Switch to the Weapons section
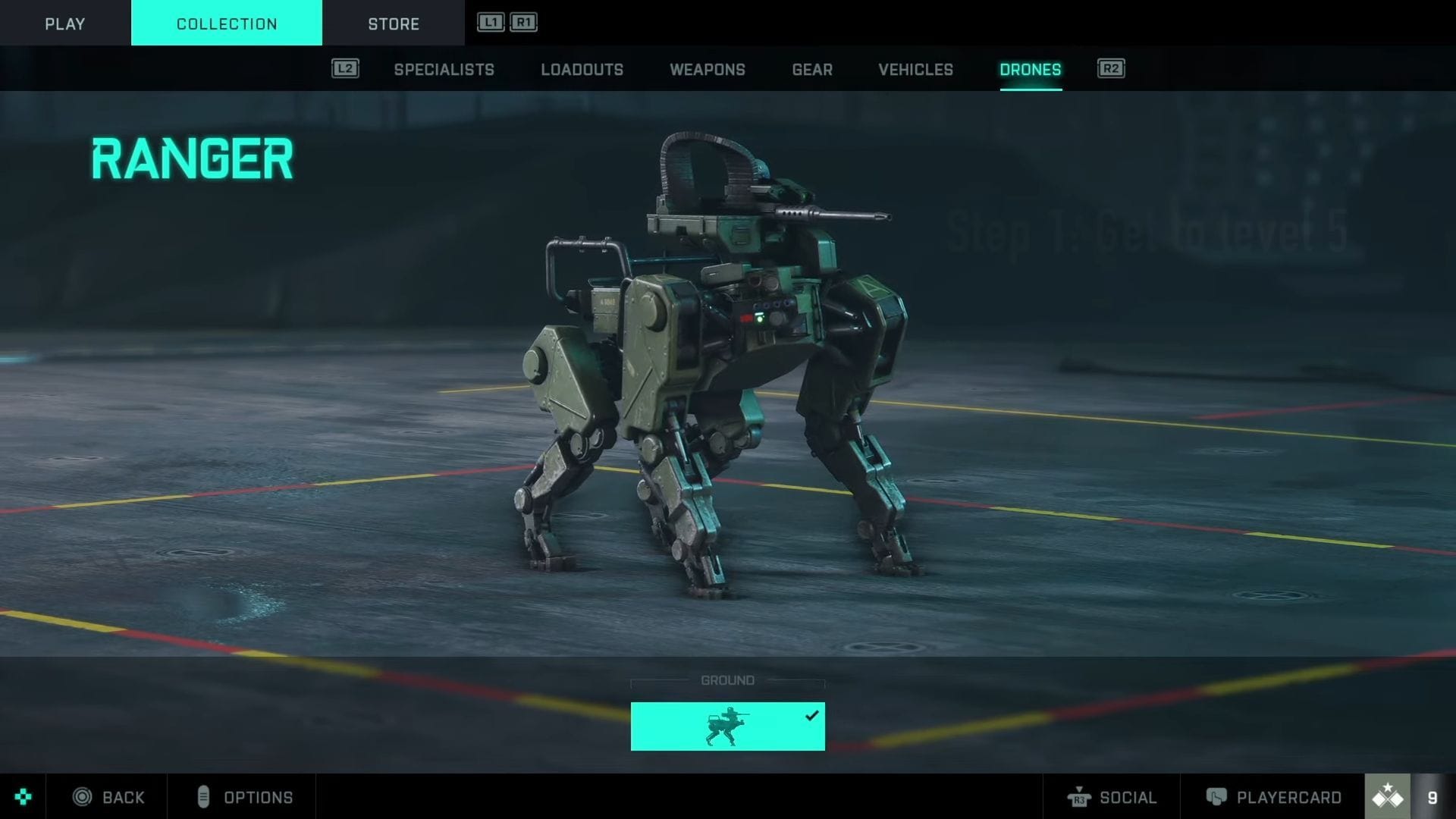 (x=707, y=70)
